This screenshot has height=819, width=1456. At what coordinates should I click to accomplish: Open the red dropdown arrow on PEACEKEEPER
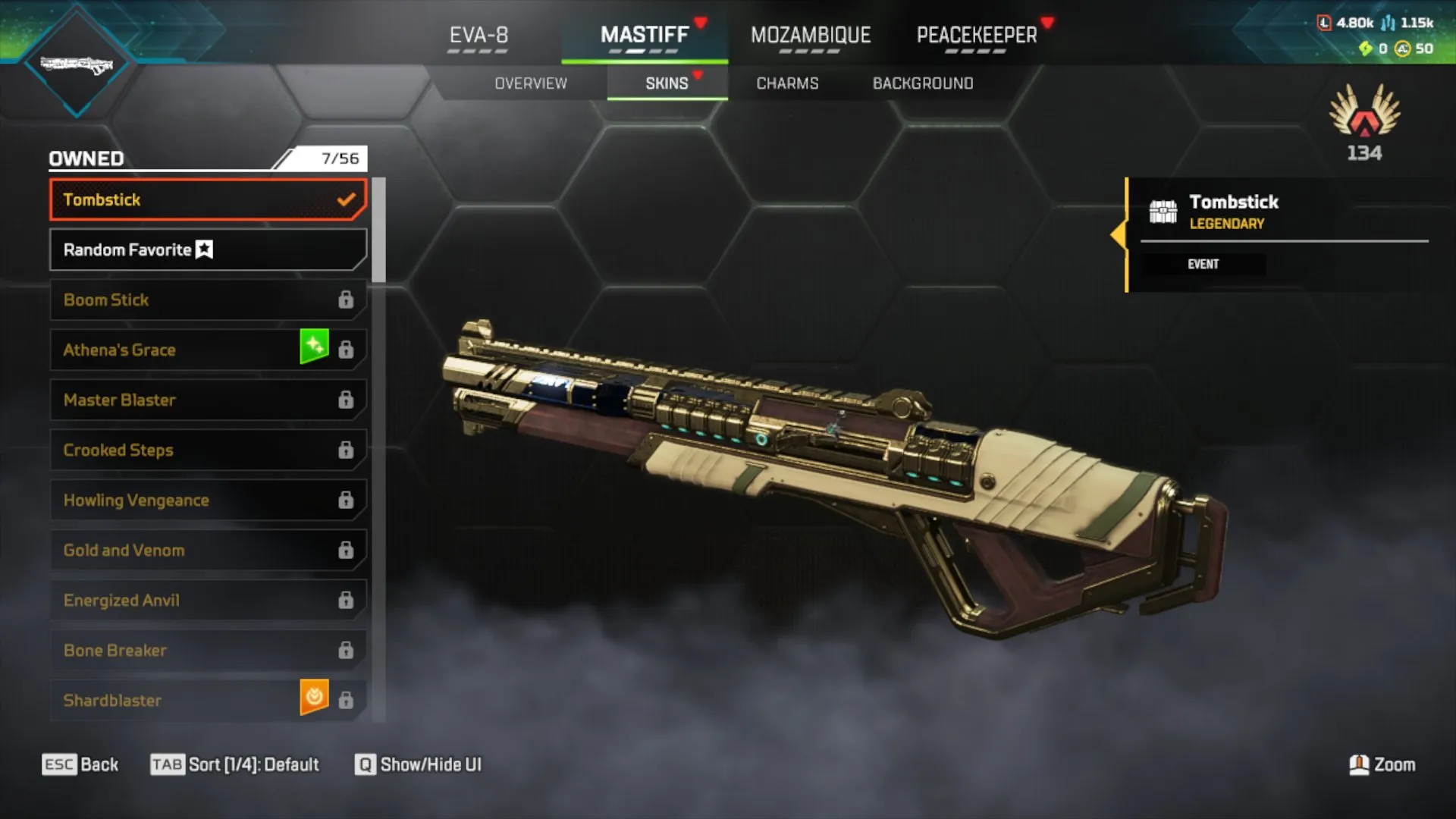tap(1049, 23)
